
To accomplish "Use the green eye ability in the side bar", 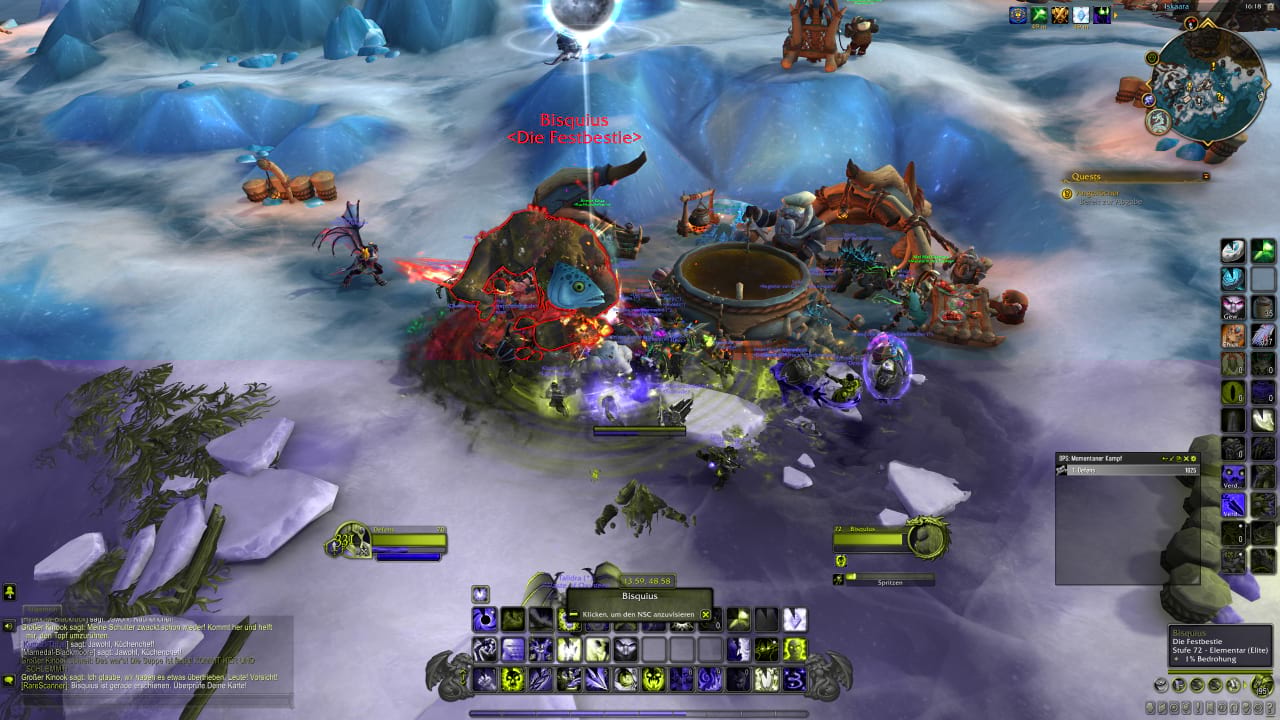I will click(1234, 393).
